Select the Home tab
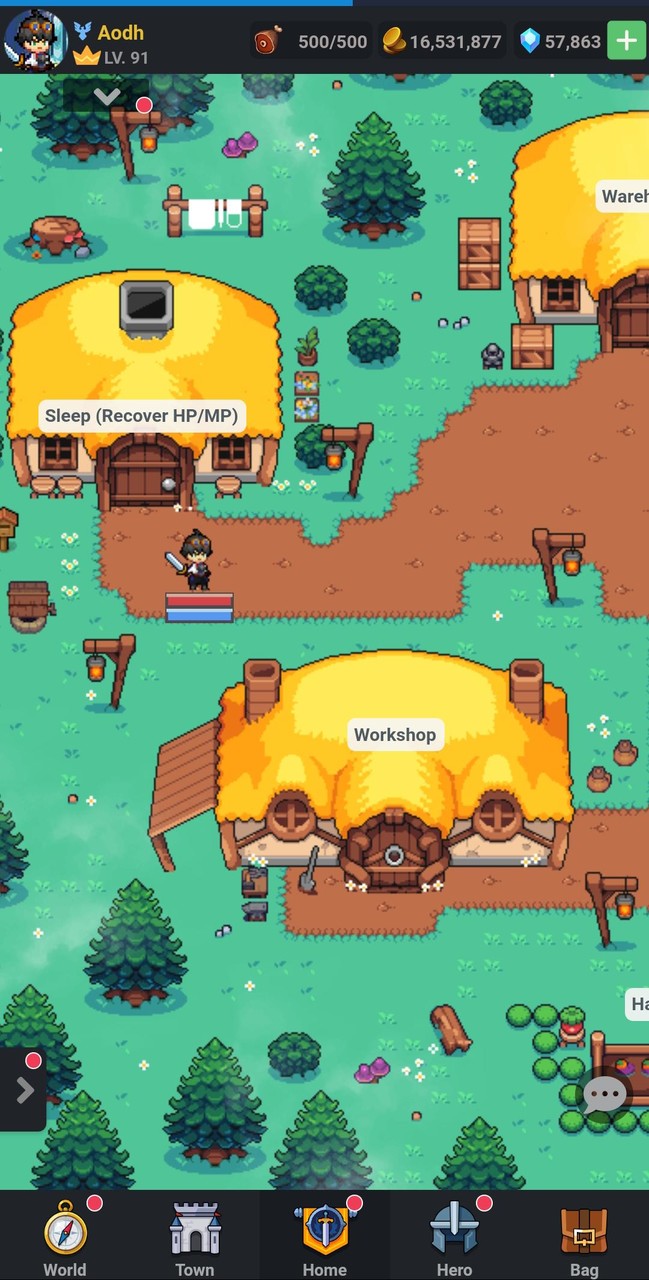Viewport: 649px width, 1280px height. pyautogui.click(x=324, y=1239)
